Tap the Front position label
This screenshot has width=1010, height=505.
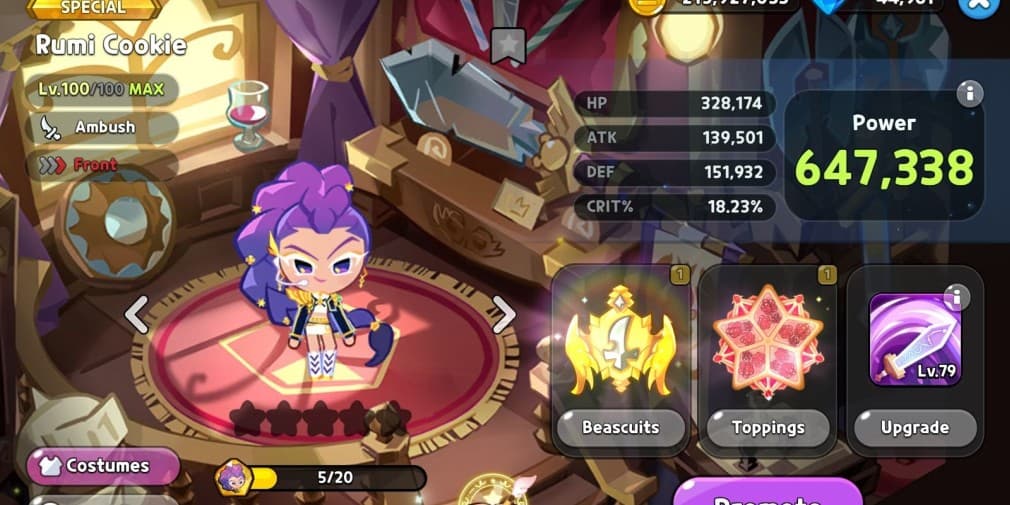click(x=94, y=165)
